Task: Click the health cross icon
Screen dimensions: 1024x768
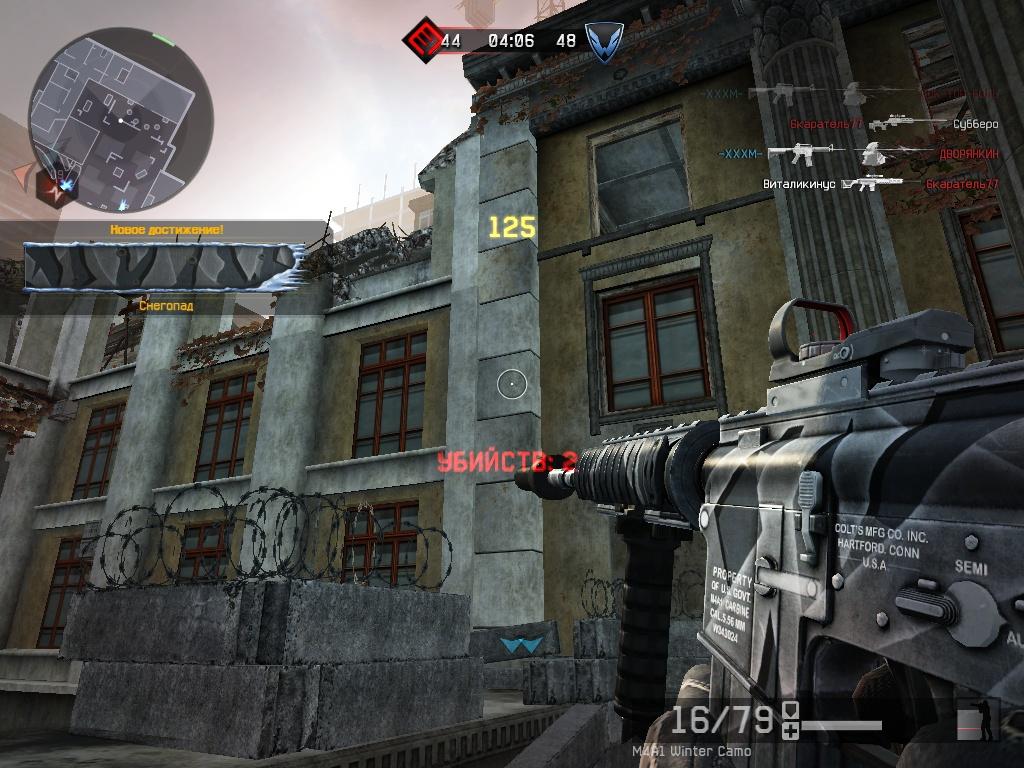Action: pyautogui.click(x=790, y=733)
